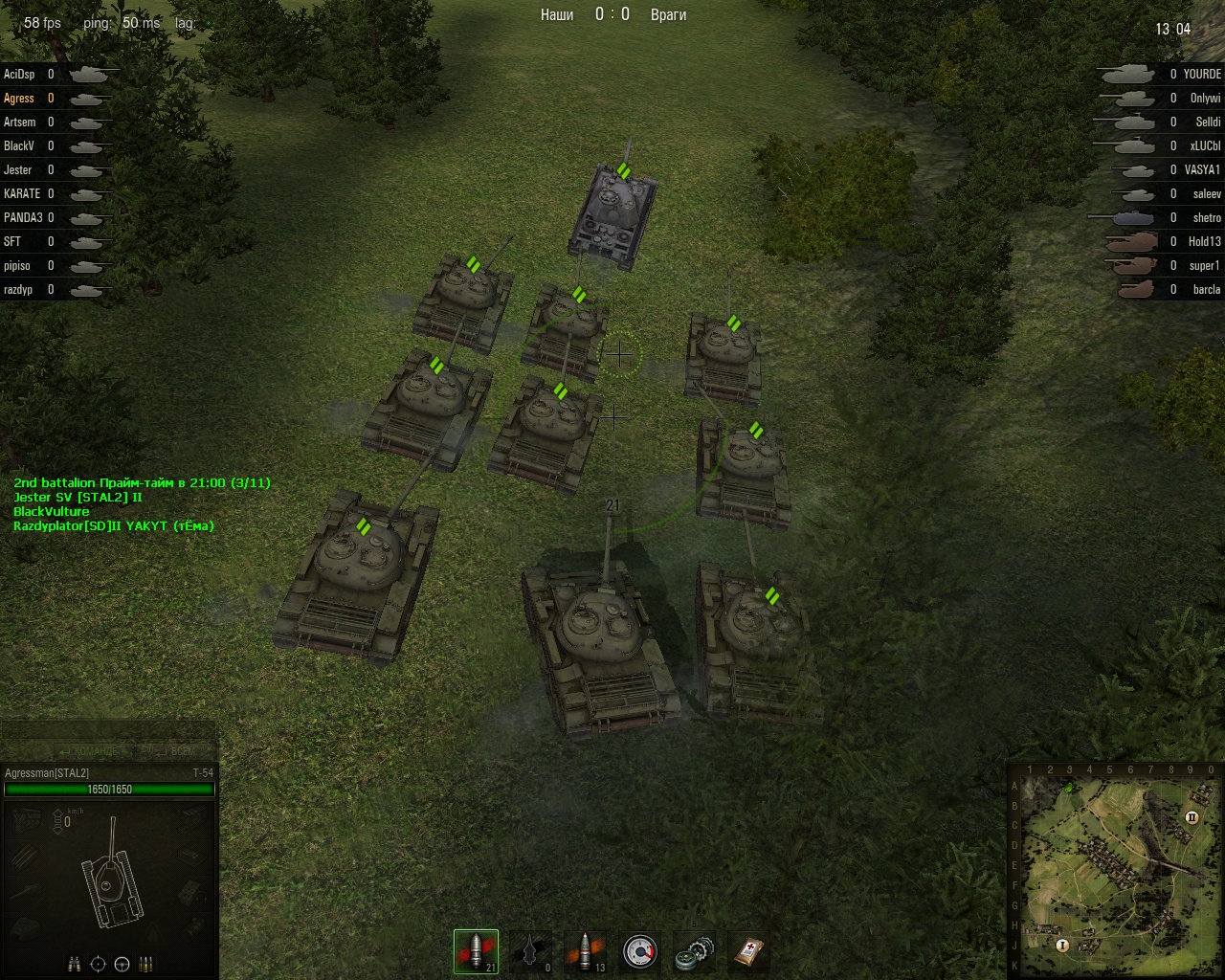1225x980 pixels.
Task: Use the pressure gauge consumable
Action: point(639,951)
